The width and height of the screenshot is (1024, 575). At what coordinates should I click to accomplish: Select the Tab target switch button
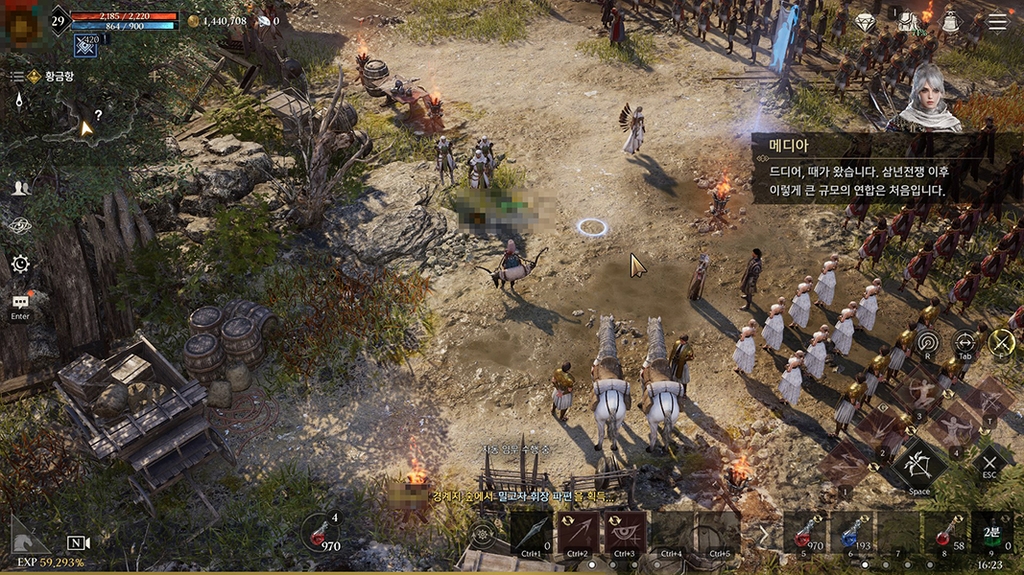click(x=964, y=343)
